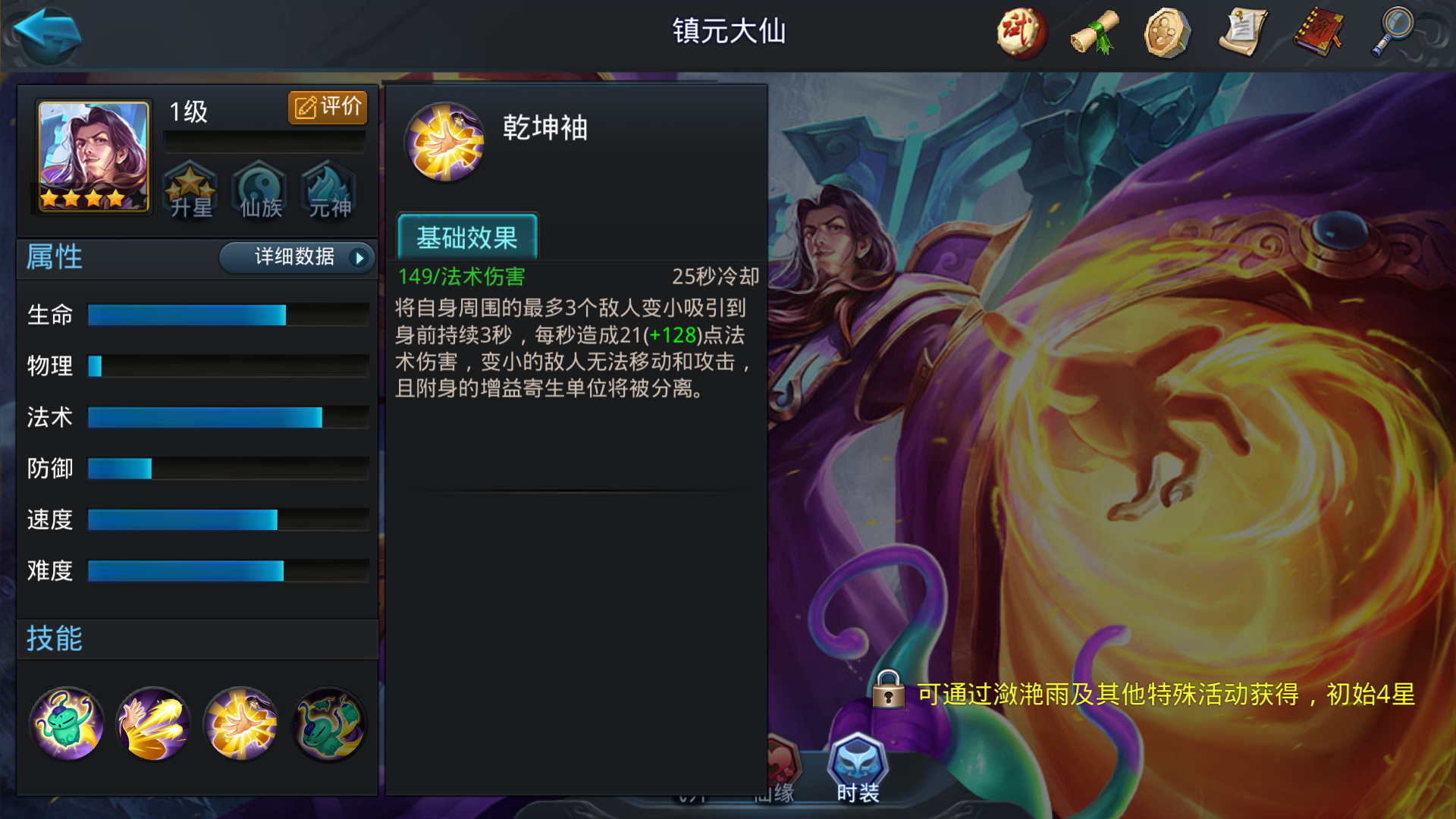Open the last dragon skill orb in 技能 row
1456x819 pixels.
tap(328, 723)
